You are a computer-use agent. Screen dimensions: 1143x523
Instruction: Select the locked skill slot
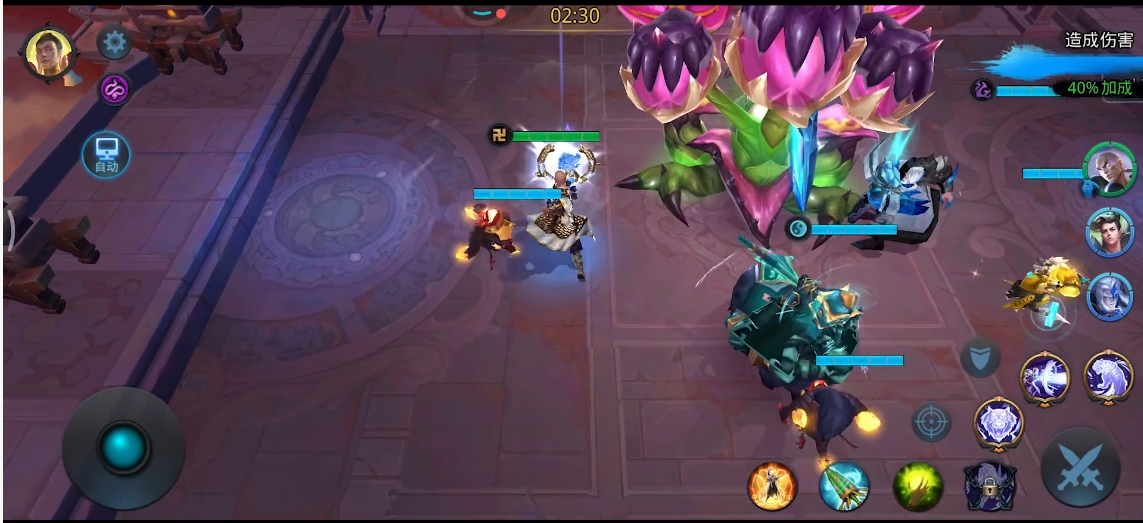point(989,487)
